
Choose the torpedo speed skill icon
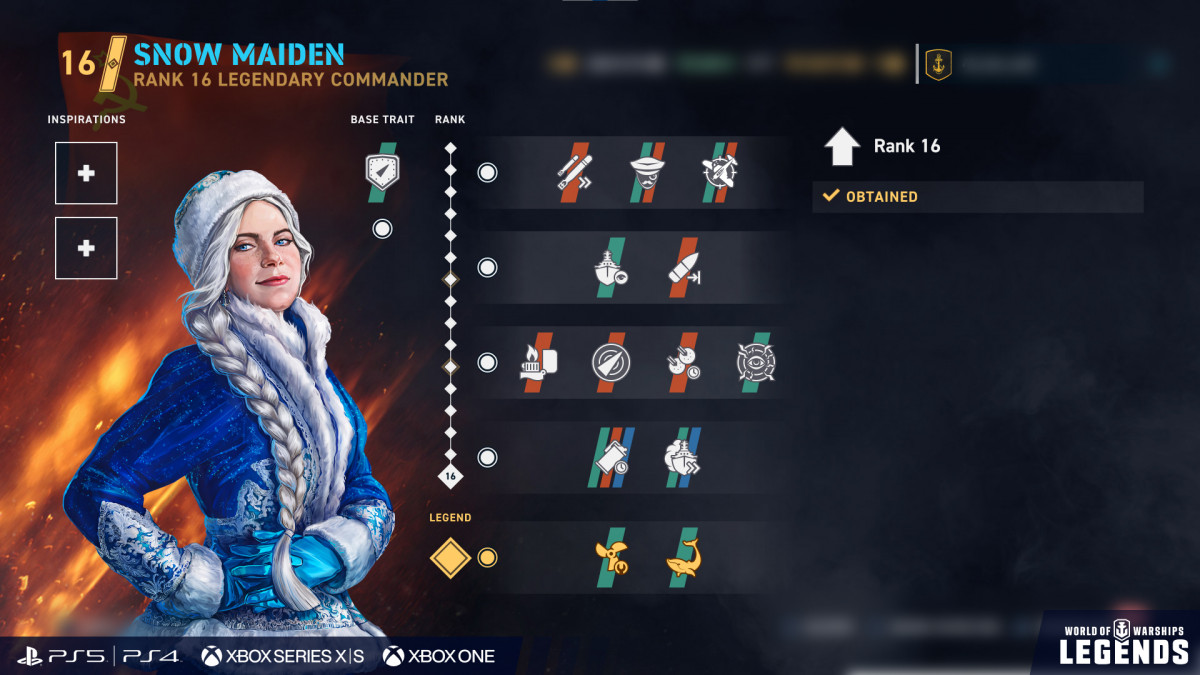(575, 172)
